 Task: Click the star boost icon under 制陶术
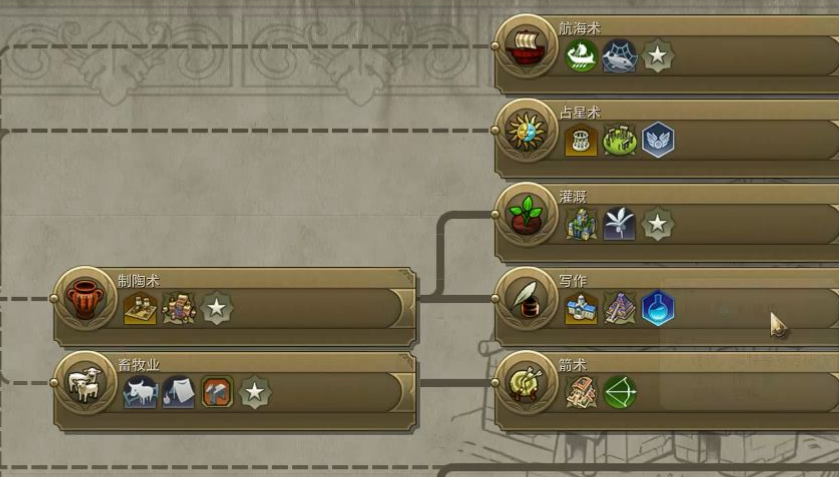click(217, 308)
